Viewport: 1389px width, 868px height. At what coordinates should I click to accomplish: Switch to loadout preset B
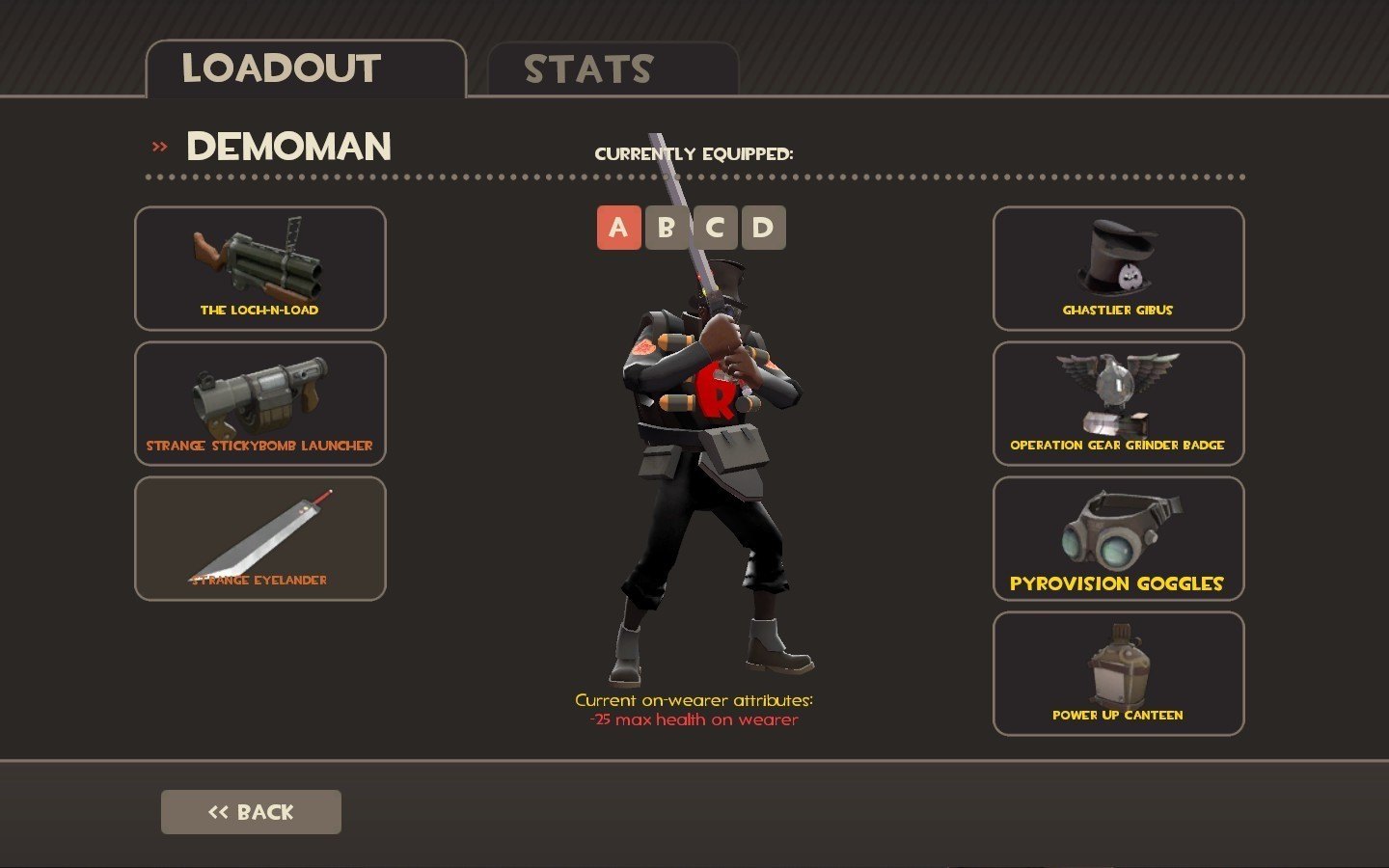click(x=667, y=228)
